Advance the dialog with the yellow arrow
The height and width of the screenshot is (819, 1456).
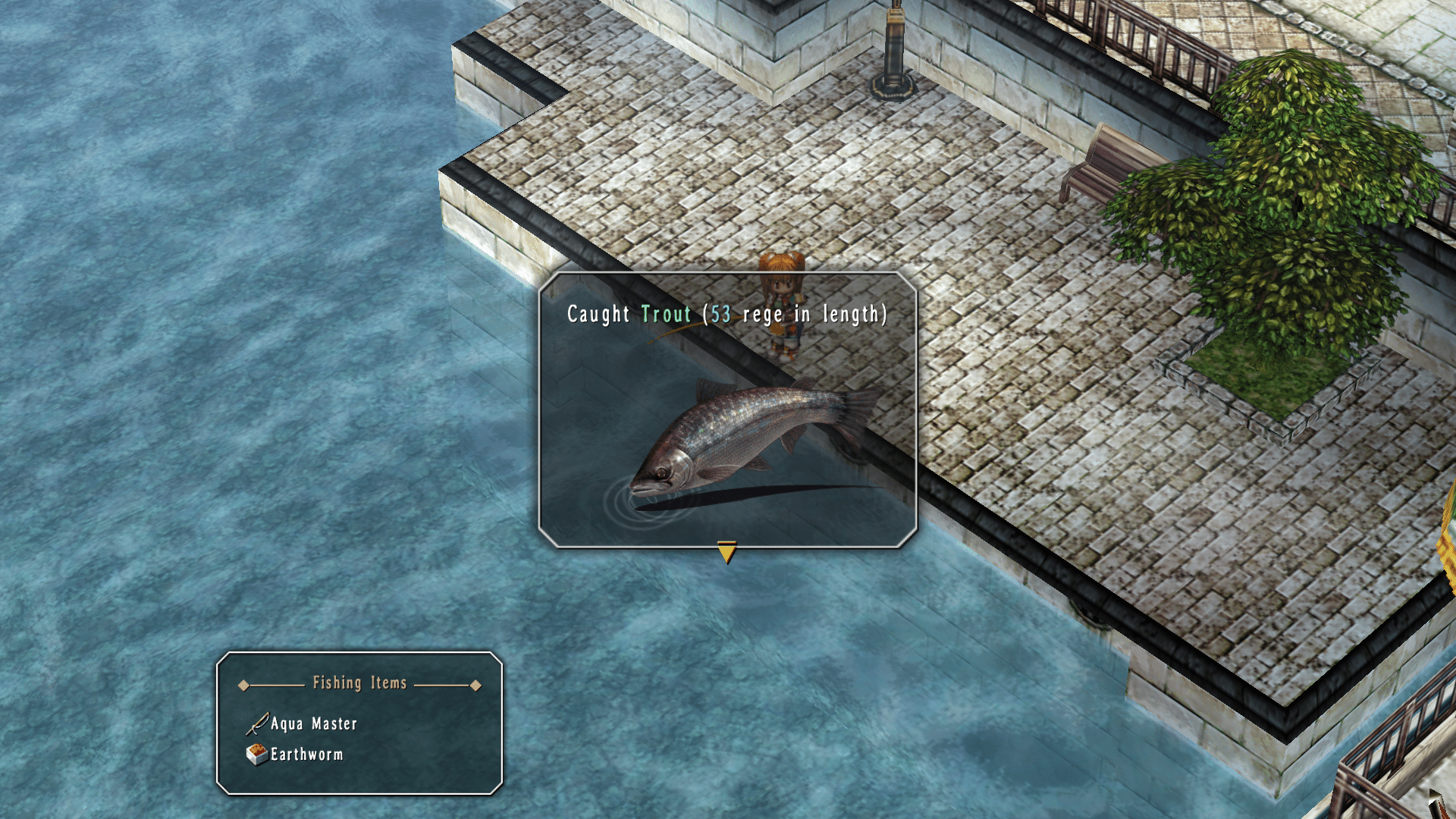[726, 551]
